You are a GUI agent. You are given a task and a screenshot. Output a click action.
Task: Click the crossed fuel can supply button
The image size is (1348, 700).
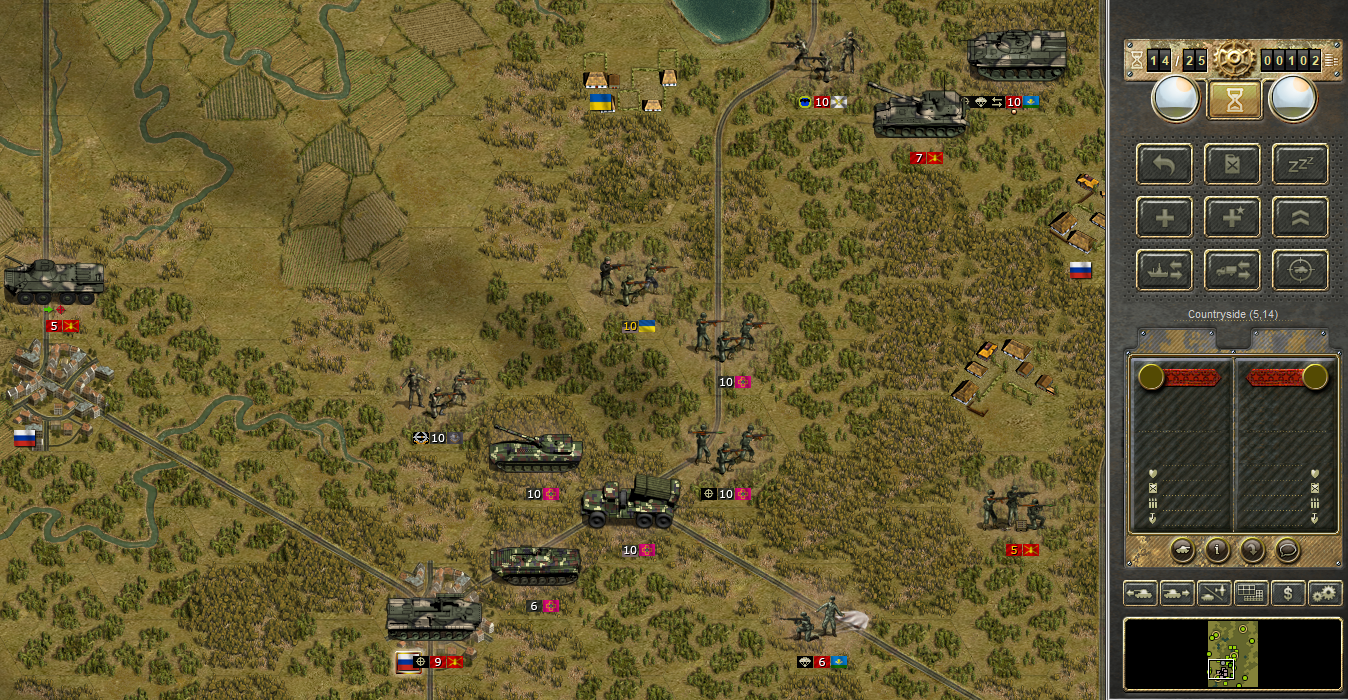click(x=1232, y=164)
